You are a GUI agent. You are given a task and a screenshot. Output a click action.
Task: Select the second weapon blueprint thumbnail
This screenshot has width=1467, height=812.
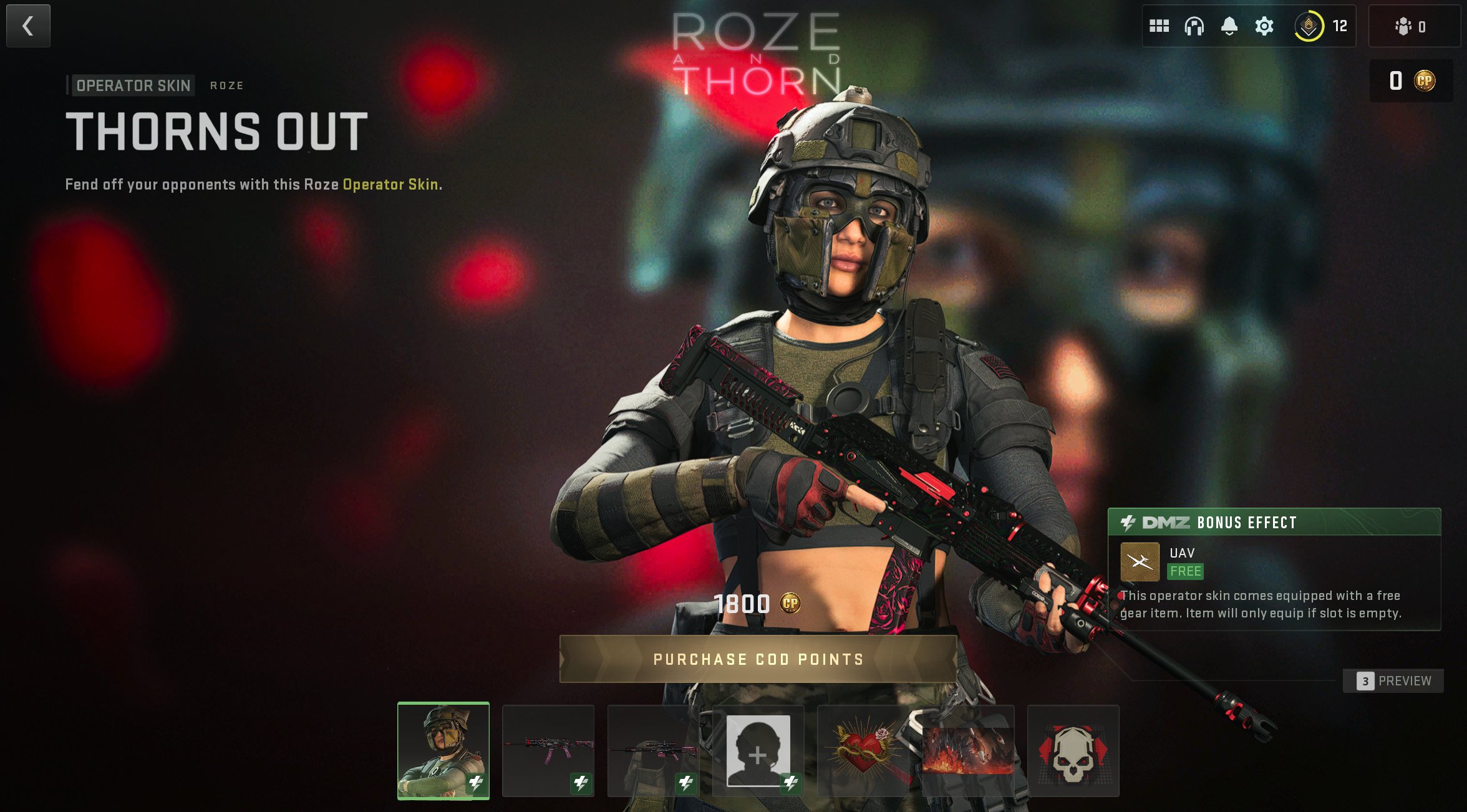(x=652, y=750)
